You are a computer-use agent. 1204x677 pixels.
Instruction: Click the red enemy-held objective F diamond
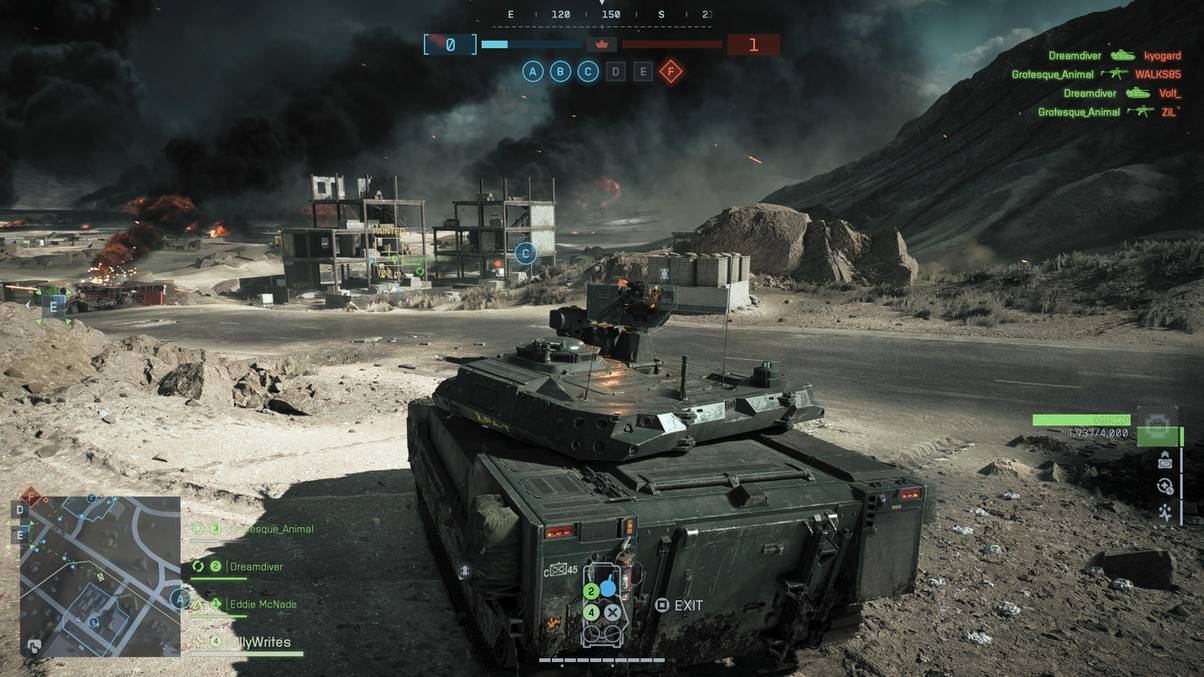point(671,71)
